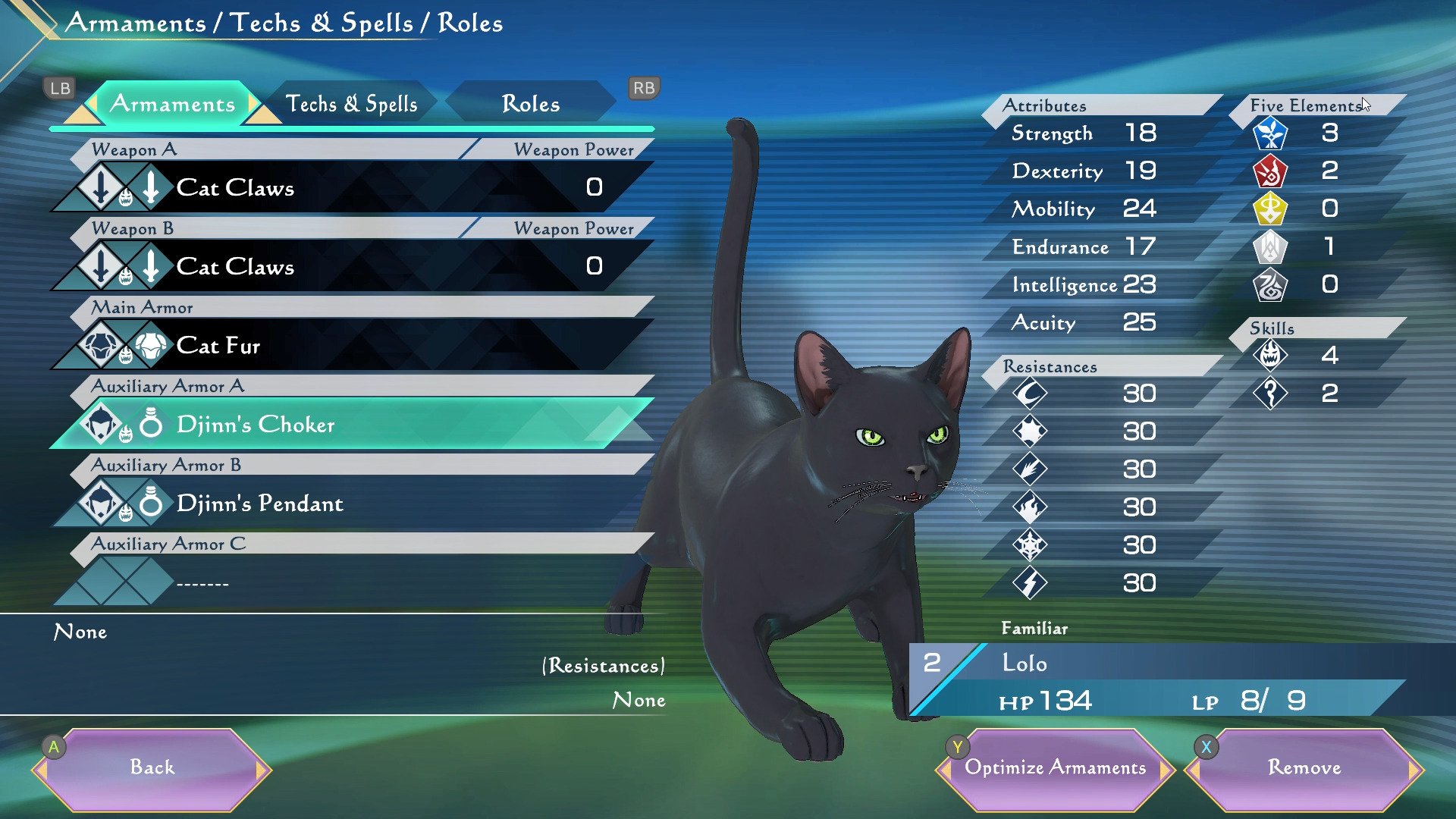Select the Armaments tab

[173, 104]
